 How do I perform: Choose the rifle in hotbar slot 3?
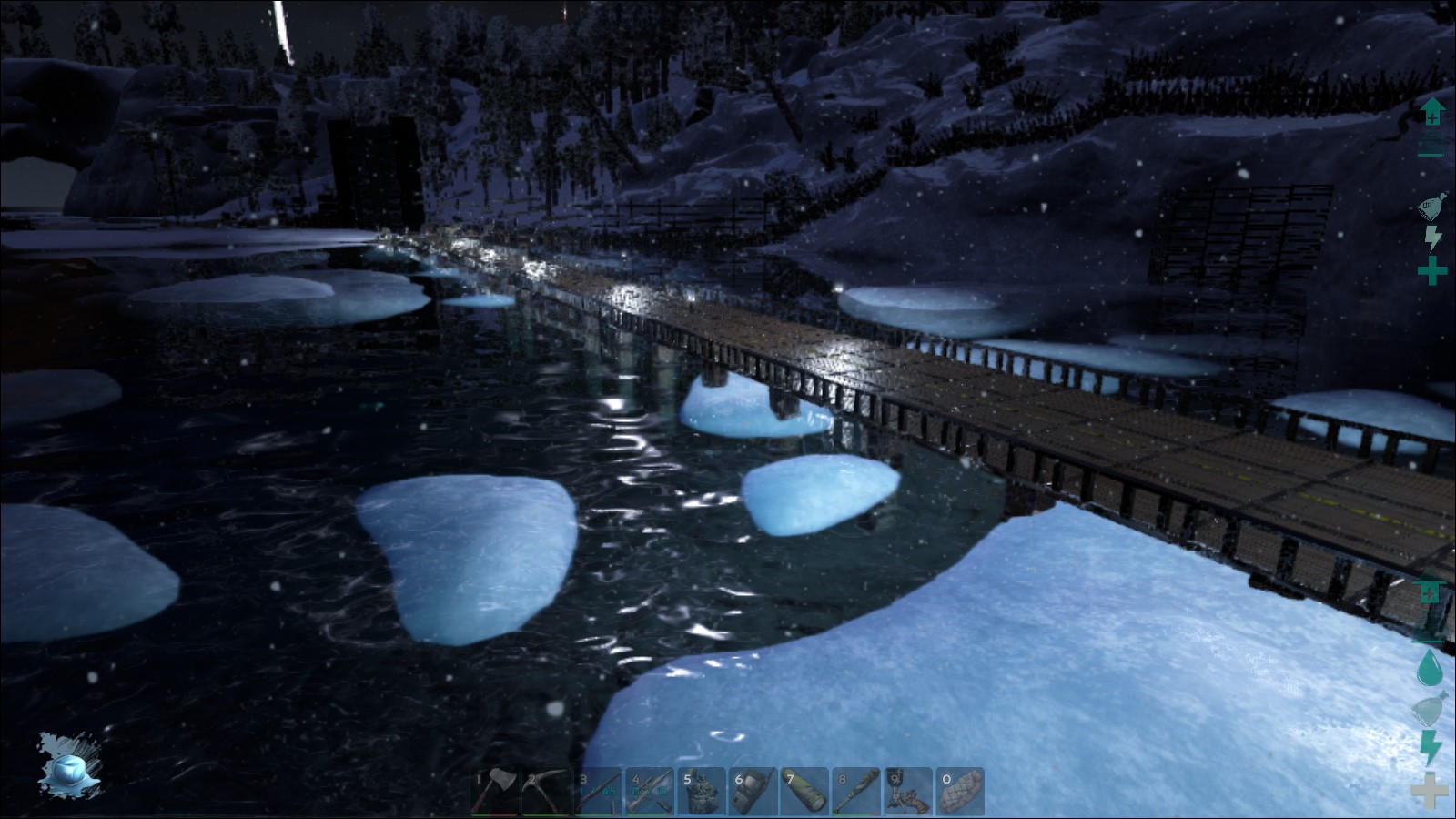click(598, 791)
